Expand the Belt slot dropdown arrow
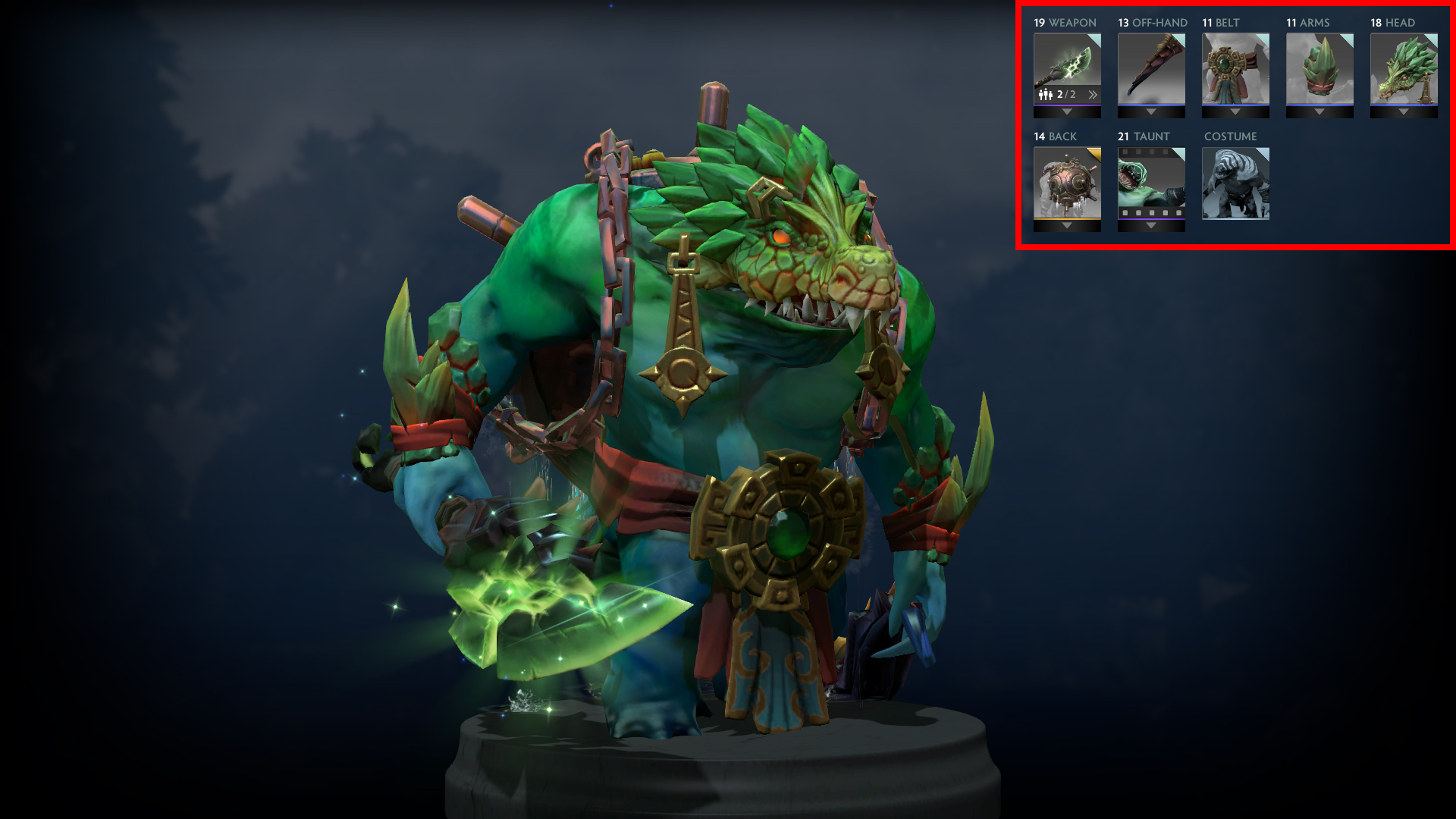 [x=1235, y=112]
